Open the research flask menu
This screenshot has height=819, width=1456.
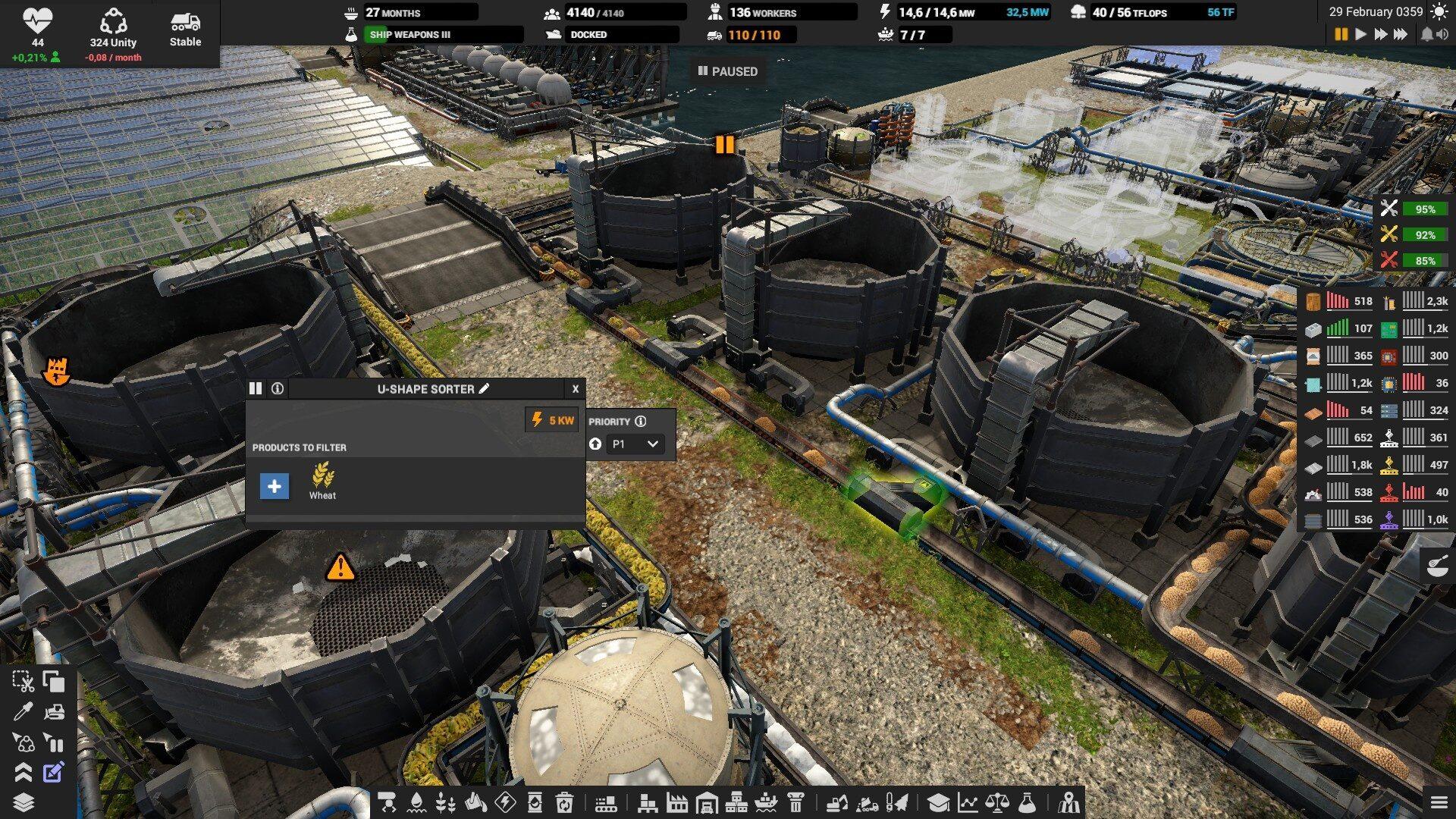click(x=1026, y=802)
